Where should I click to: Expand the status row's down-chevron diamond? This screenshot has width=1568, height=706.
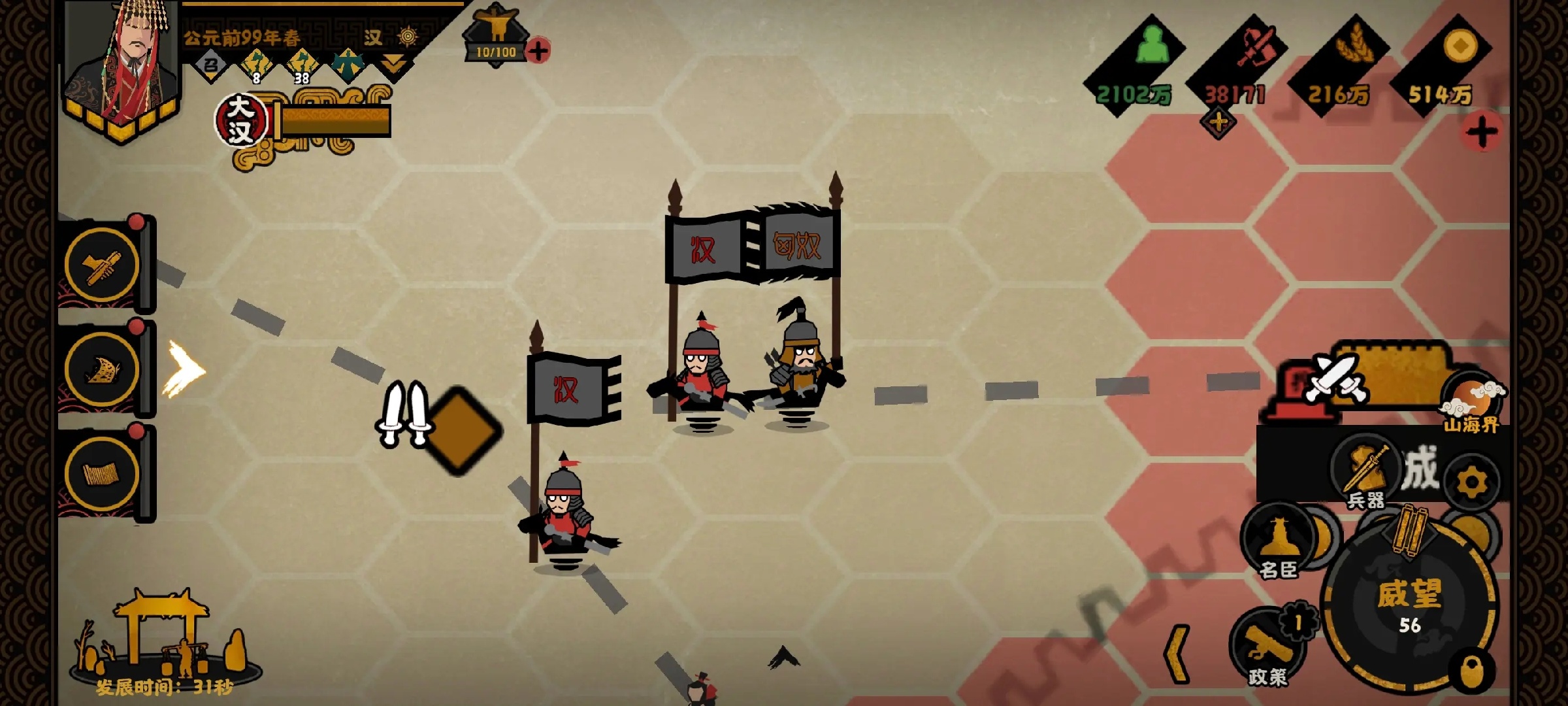click(x=394, y=65)
